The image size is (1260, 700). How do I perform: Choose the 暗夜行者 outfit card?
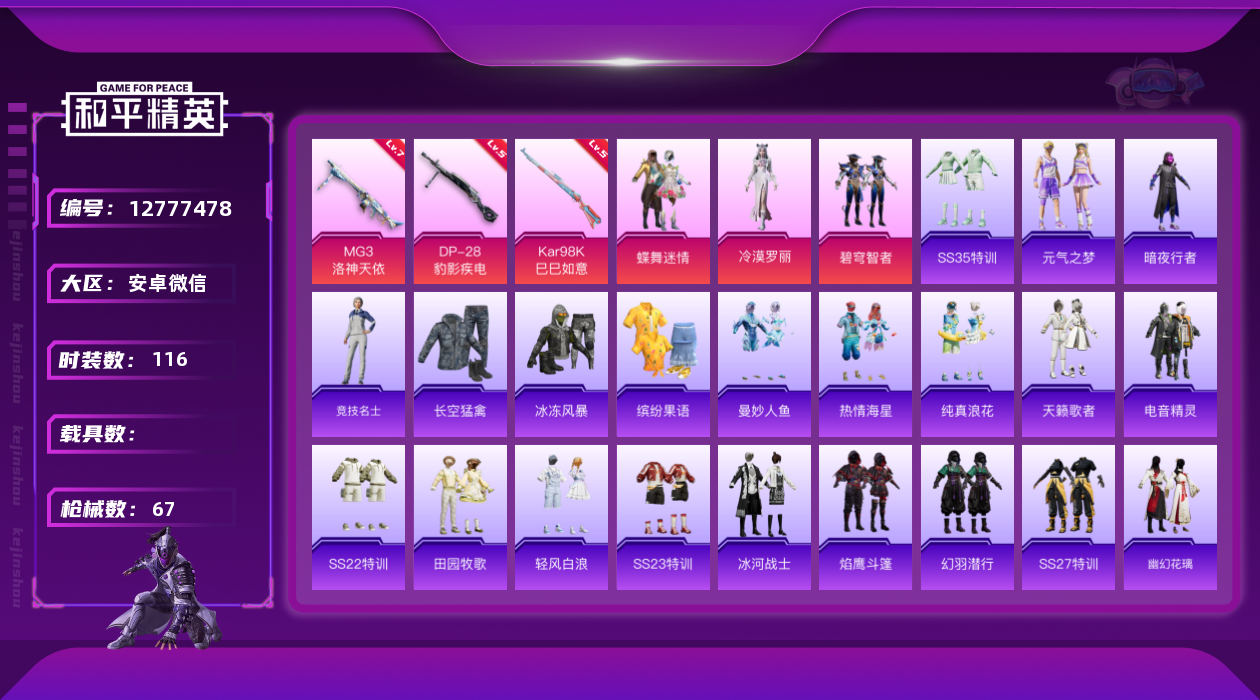pyautogui.click(x=1170, y=210)
